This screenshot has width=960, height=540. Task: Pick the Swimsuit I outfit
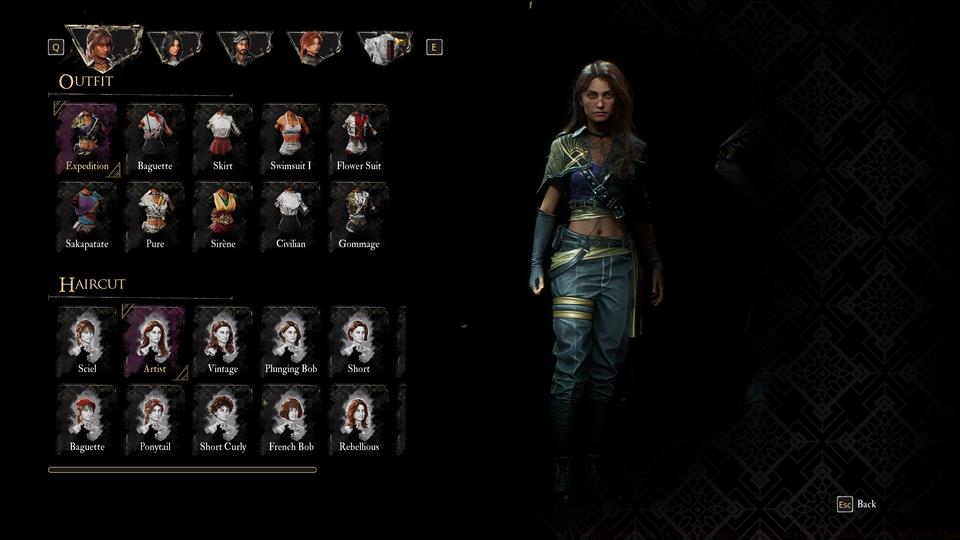[x=291, y=138]
